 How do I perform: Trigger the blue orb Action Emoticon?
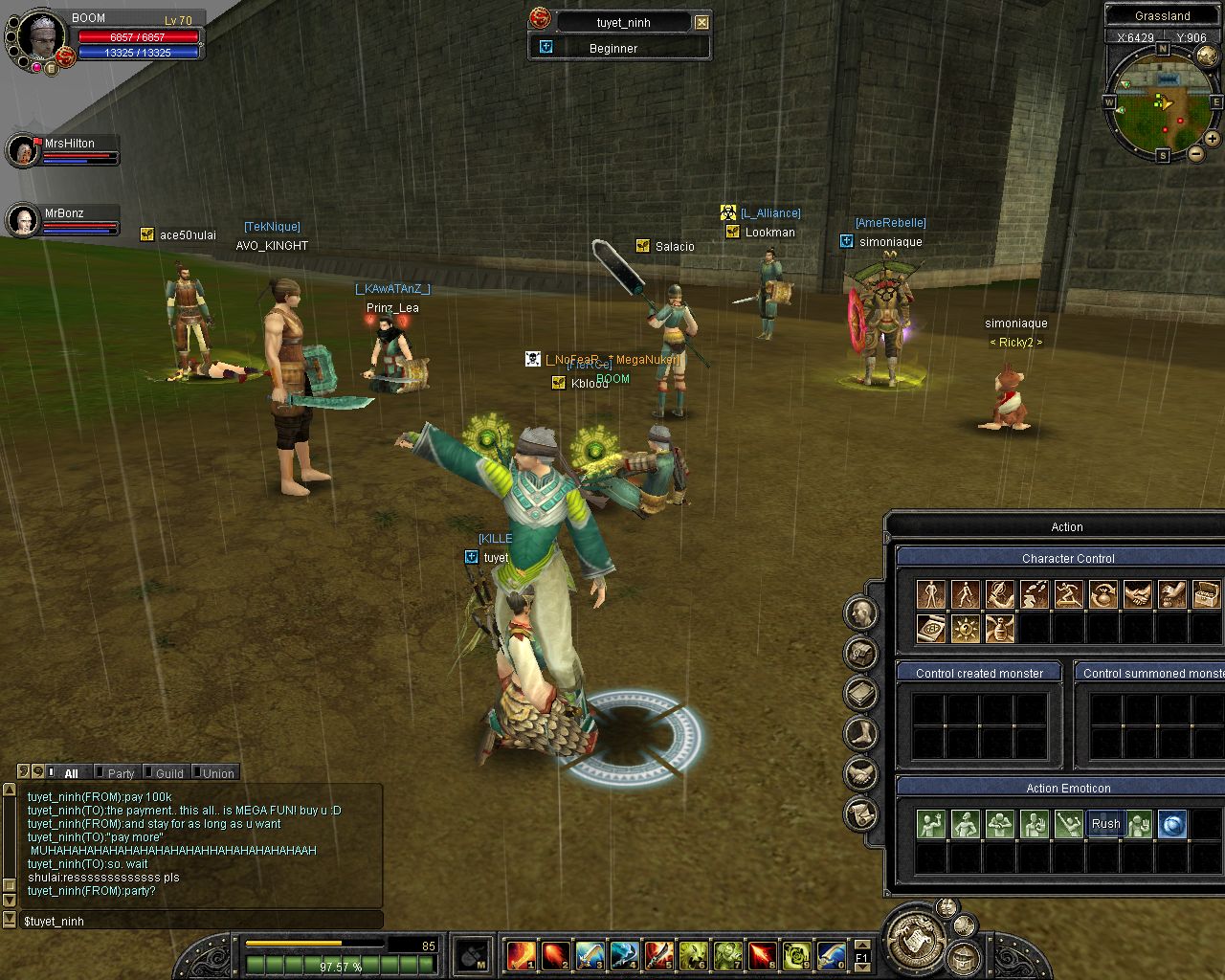[x=1172, y=824]
